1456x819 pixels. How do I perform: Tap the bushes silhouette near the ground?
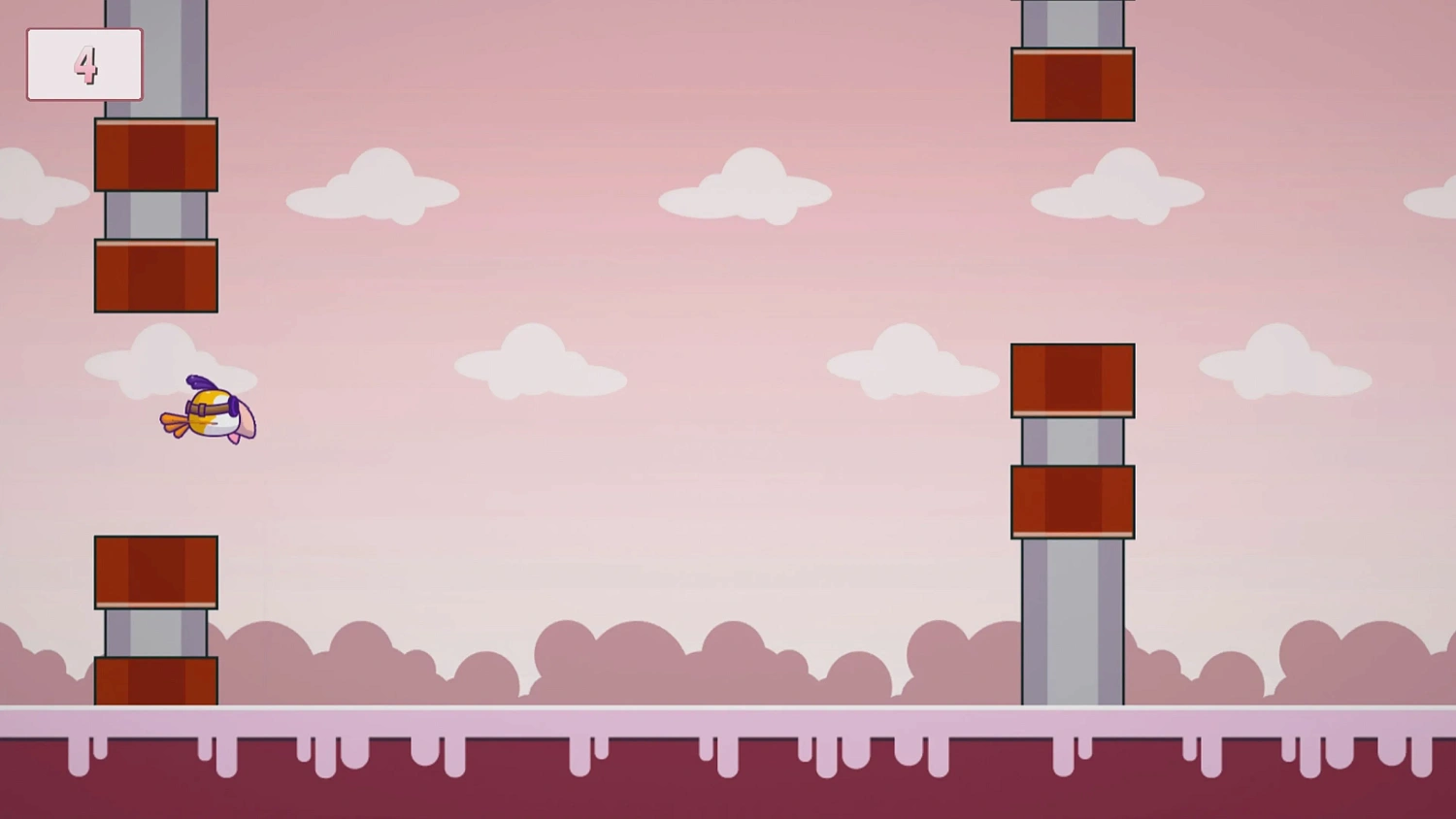679,670
